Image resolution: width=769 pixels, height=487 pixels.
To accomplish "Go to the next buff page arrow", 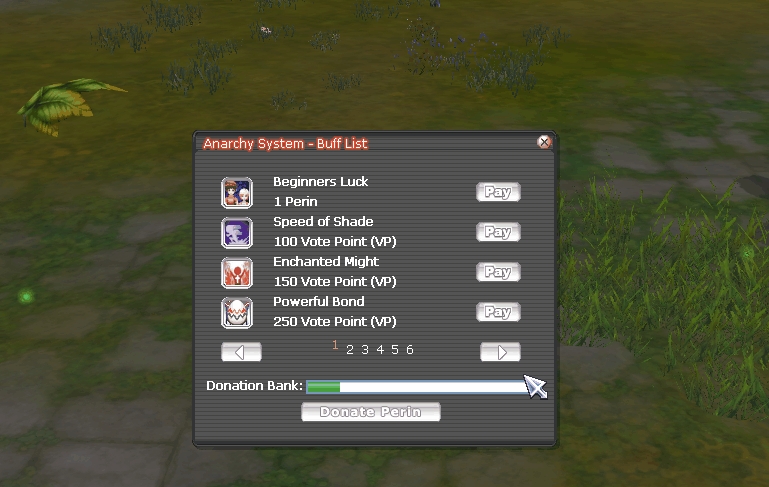I will (500, 352).
